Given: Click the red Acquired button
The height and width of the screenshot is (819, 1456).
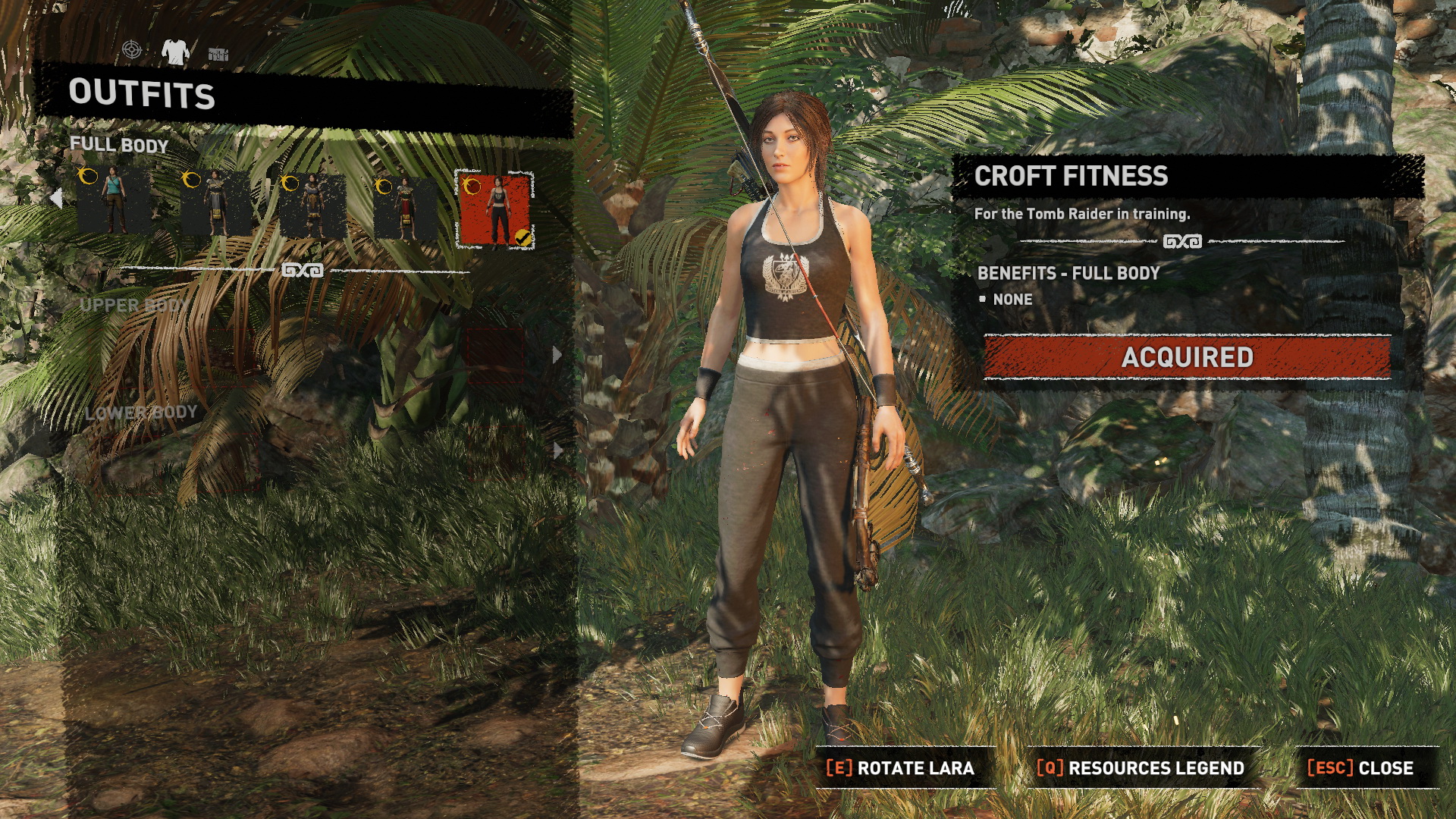Looking at the screenshot, I should click(1187, 357).
